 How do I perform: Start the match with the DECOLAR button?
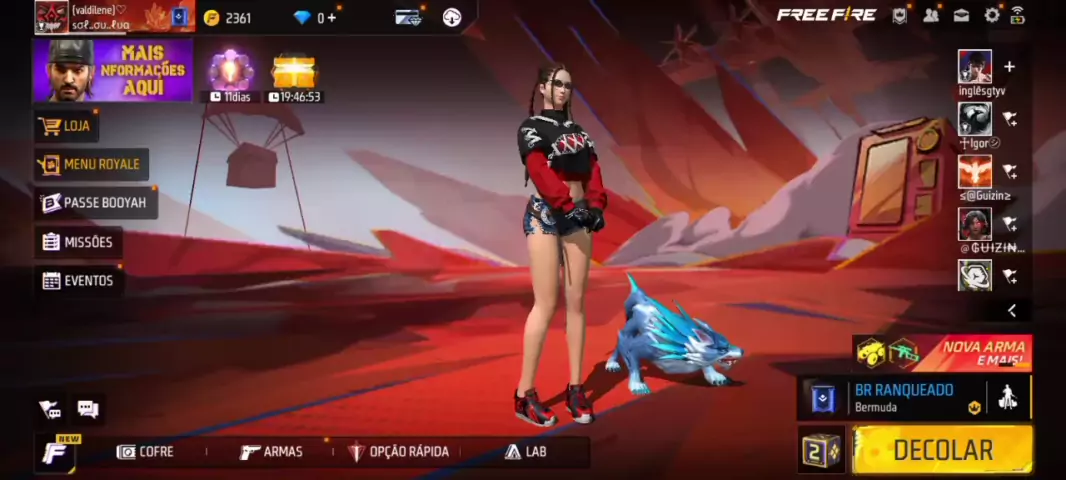[x=942, y=450]
